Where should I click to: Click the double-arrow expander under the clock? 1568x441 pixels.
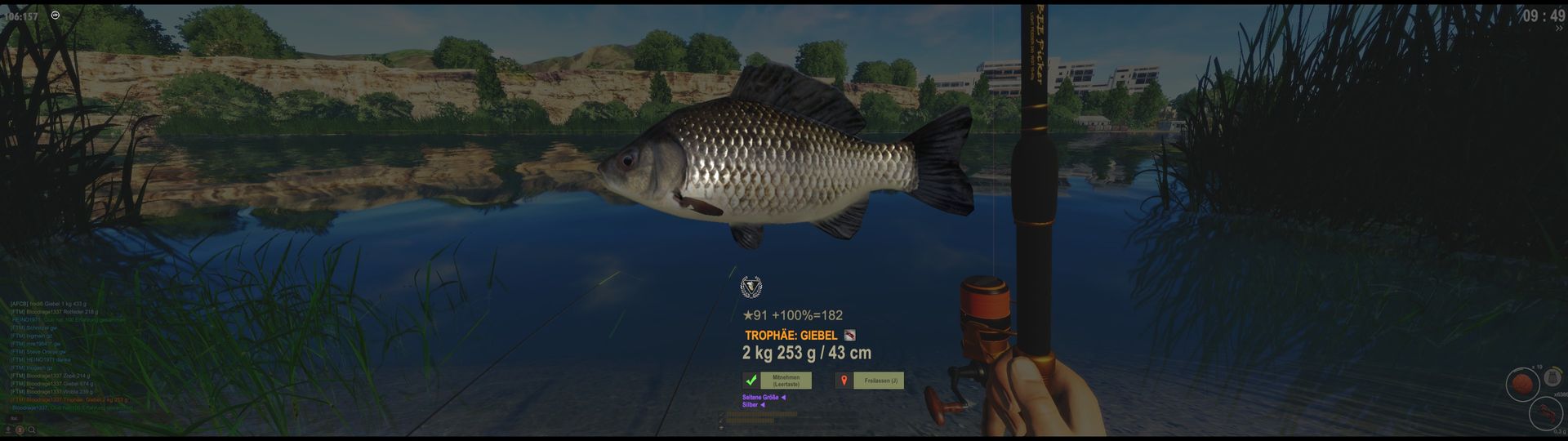[1559, 29]
